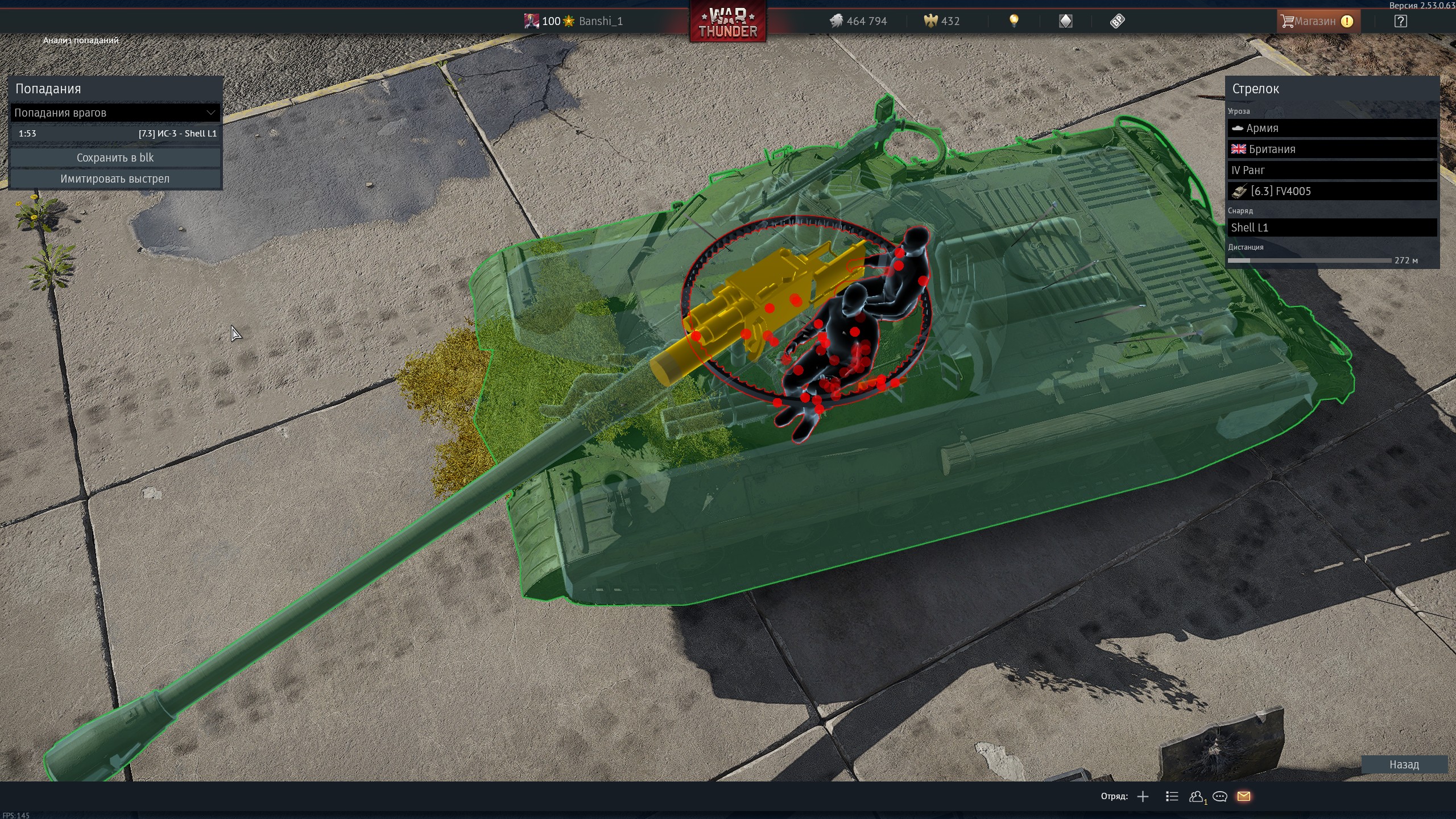Open the bulleted list icon in bottom bar
This screenshot has width=1456, height=819.
[x=1172, y=796]
